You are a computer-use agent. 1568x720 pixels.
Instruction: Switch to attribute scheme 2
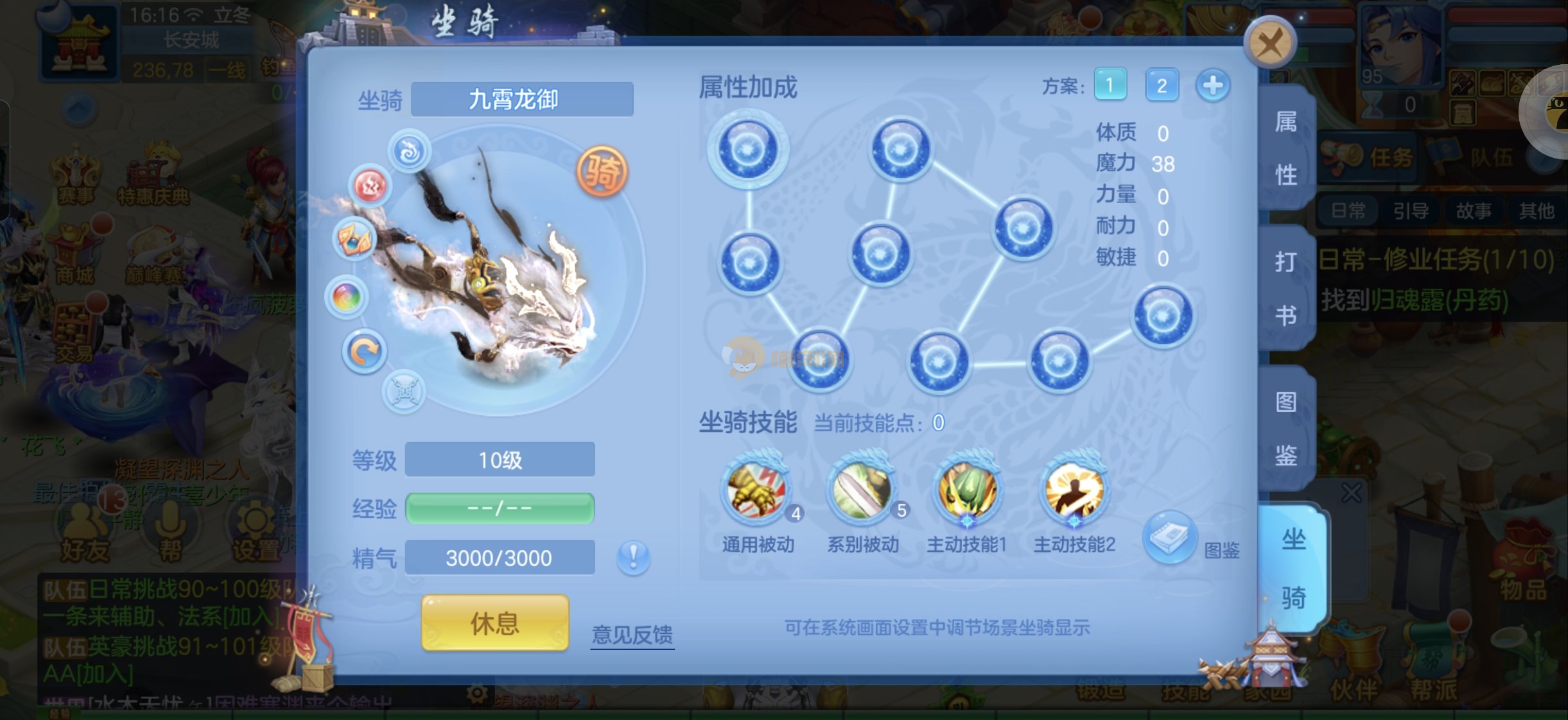1162,85
